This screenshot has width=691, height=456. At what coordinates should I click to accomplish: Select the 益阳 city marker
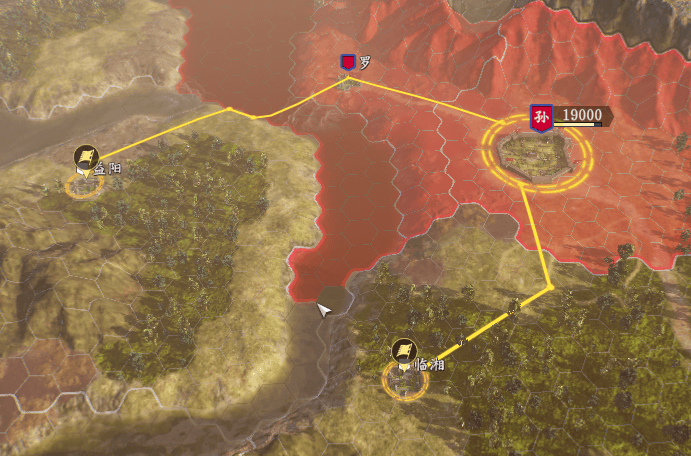pos(86,160)
